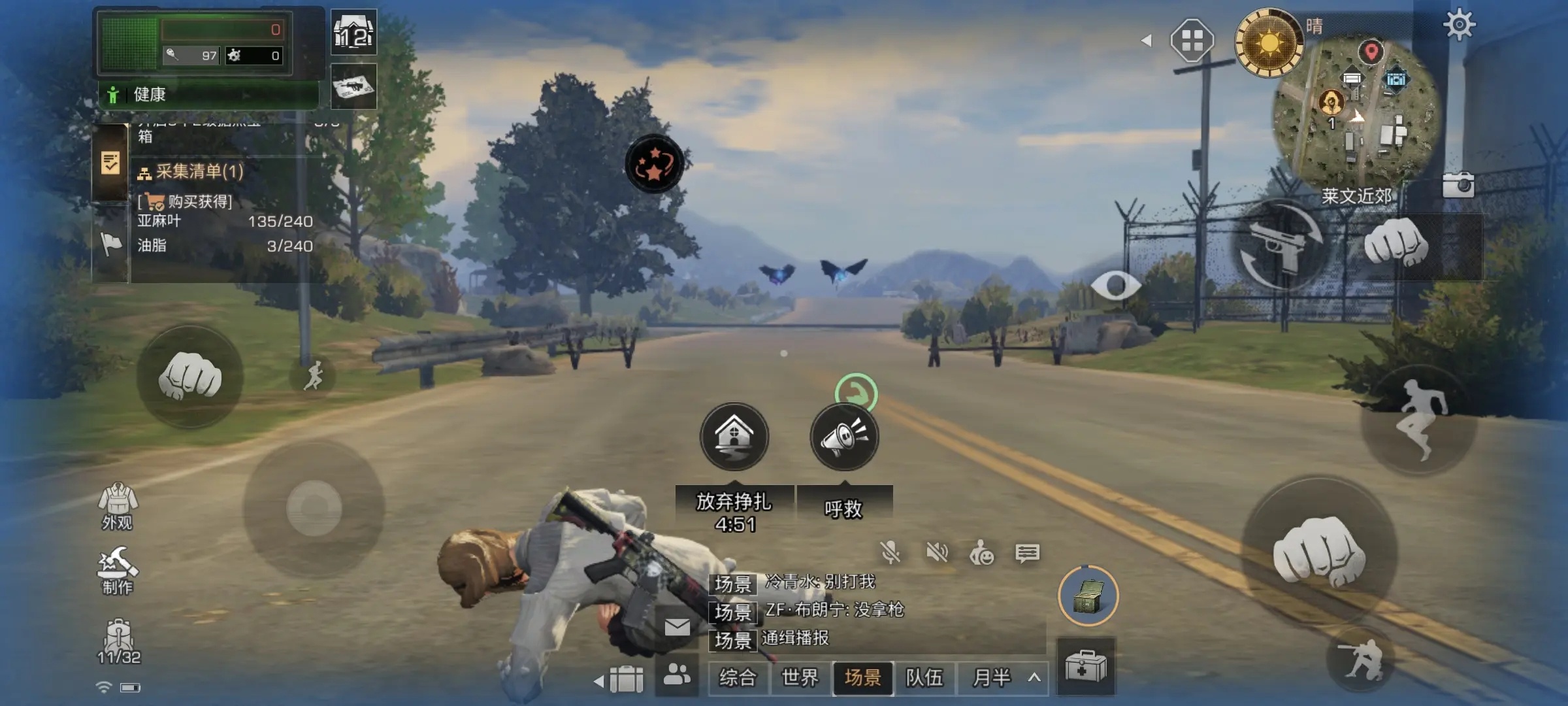The image size is (1568, 706).
Task: Toggle the muted microphone icon
Action: tap(890, 553)
